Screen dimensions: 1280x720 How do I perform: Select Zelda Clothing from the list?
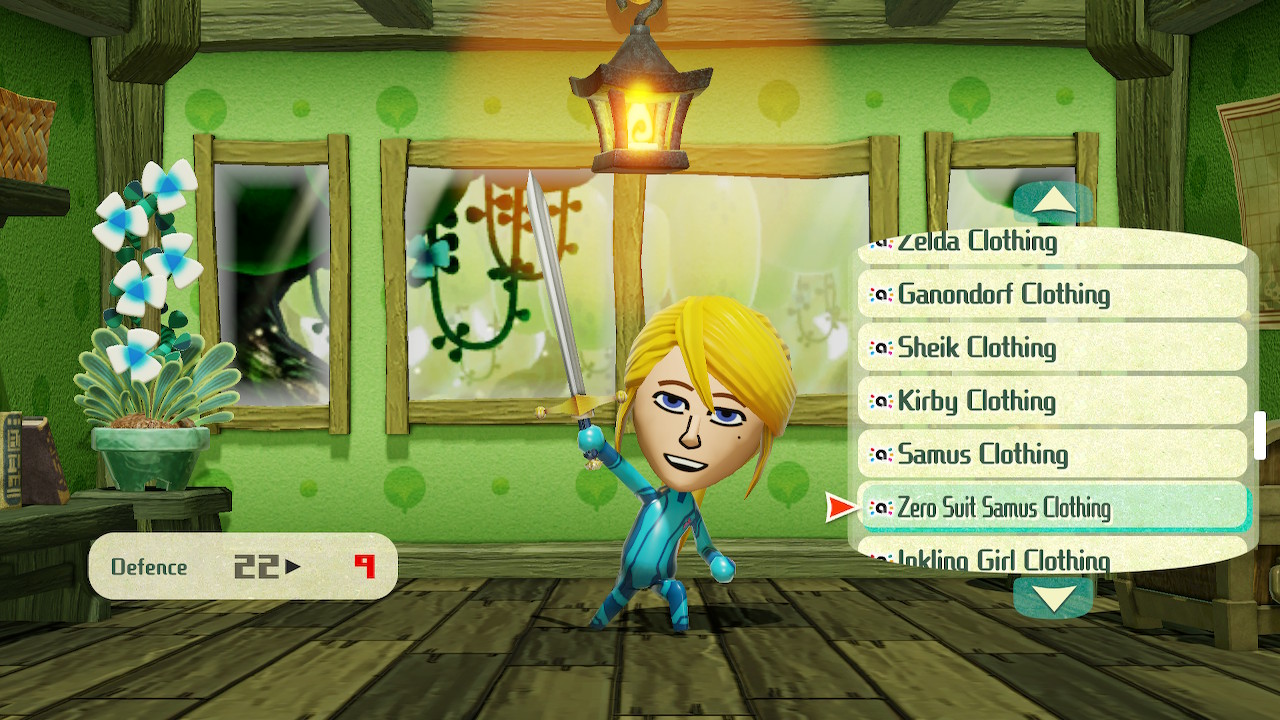click(x=1050, y=245)
